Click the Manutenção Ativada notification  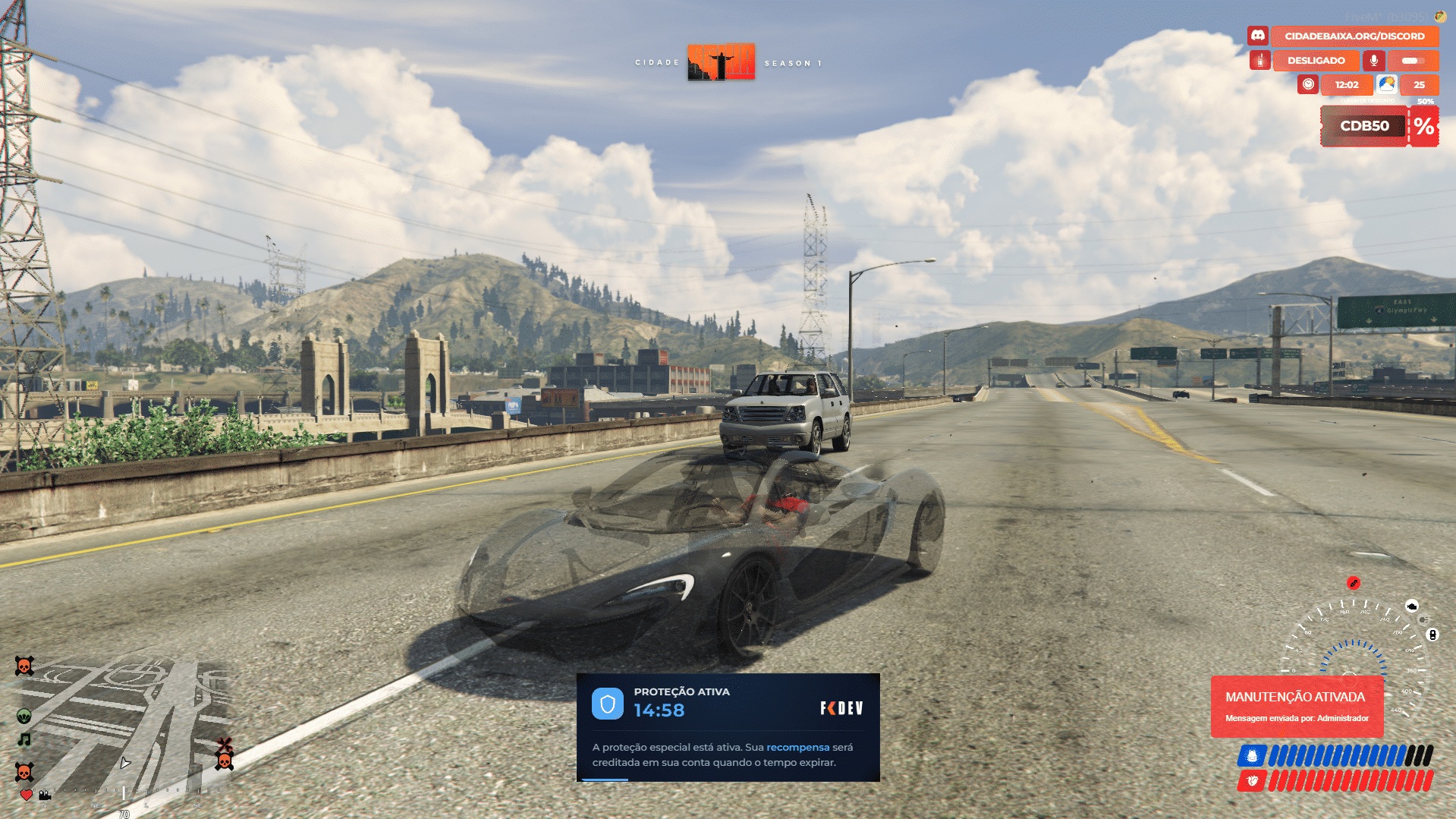coord(1296,706)
